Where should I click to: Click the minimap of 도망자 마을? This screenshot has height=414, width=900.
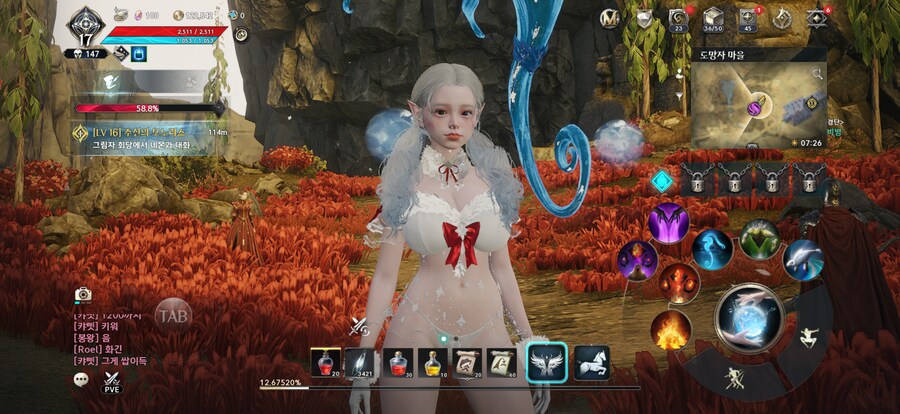click(x=752, y=105)
